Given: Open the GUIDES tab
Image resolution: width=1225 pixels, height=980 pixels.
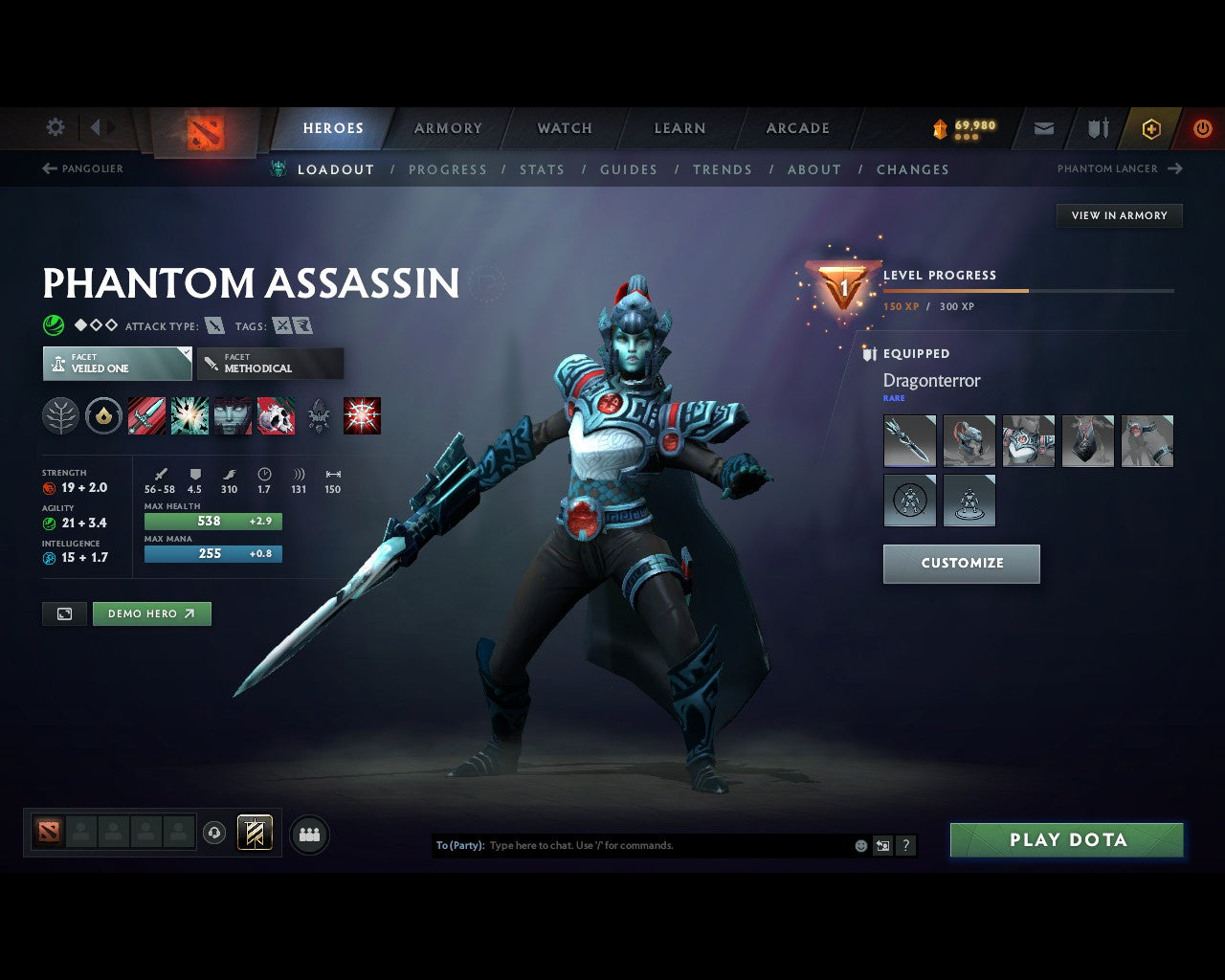Looking at the screenshot, I should tap(628, 169).
